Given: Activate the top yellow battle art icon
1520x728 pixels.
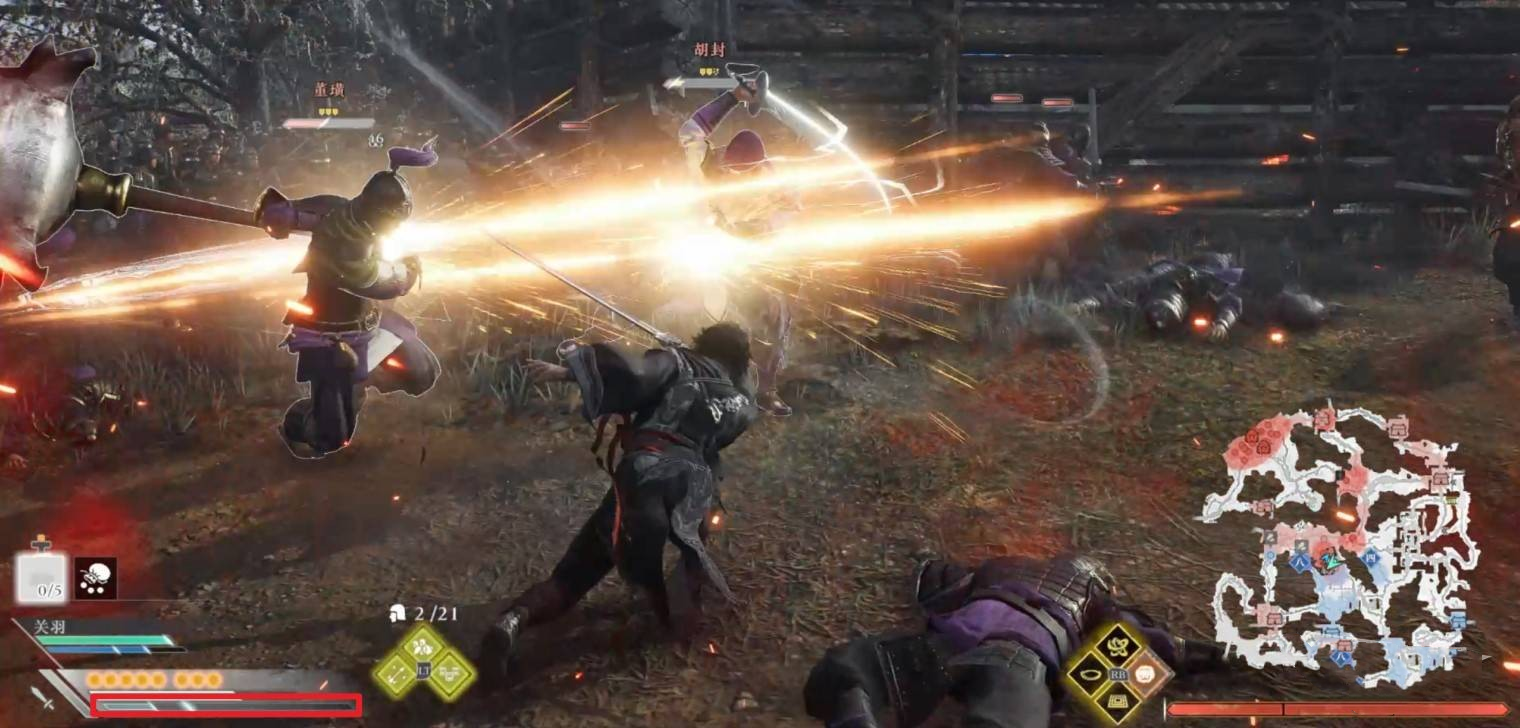Looking at the screenshot, I should click(1118, 646).
